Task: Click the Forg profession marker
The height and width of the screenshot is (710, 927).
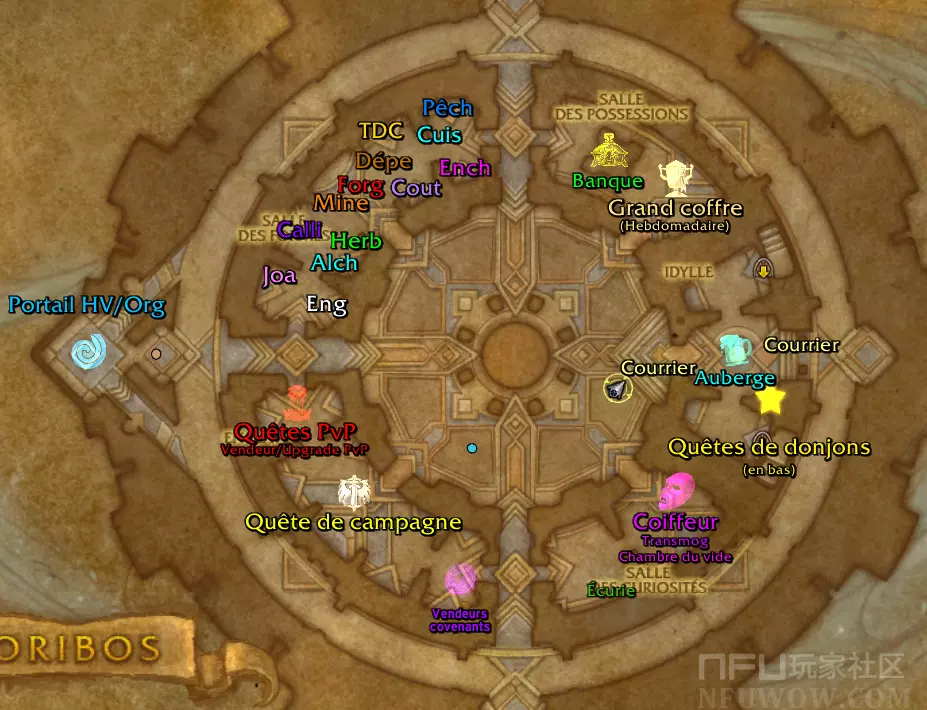Action: tap(360, 186)
